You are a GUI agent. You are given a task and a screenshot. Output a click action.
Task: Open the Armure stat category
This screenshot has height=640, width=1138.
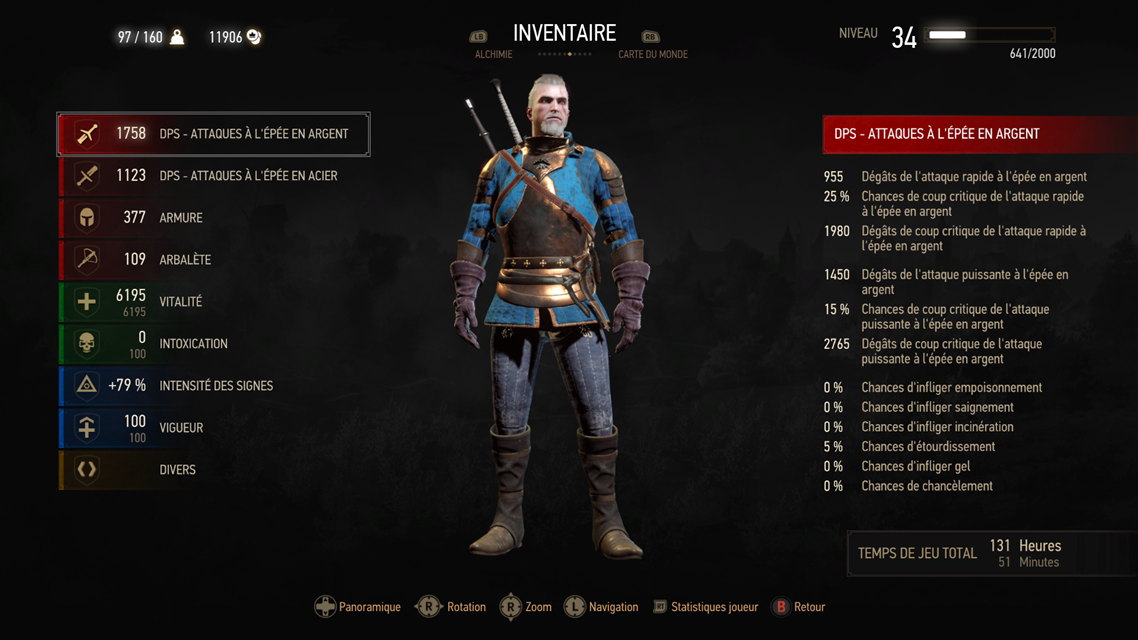point(213,218)
